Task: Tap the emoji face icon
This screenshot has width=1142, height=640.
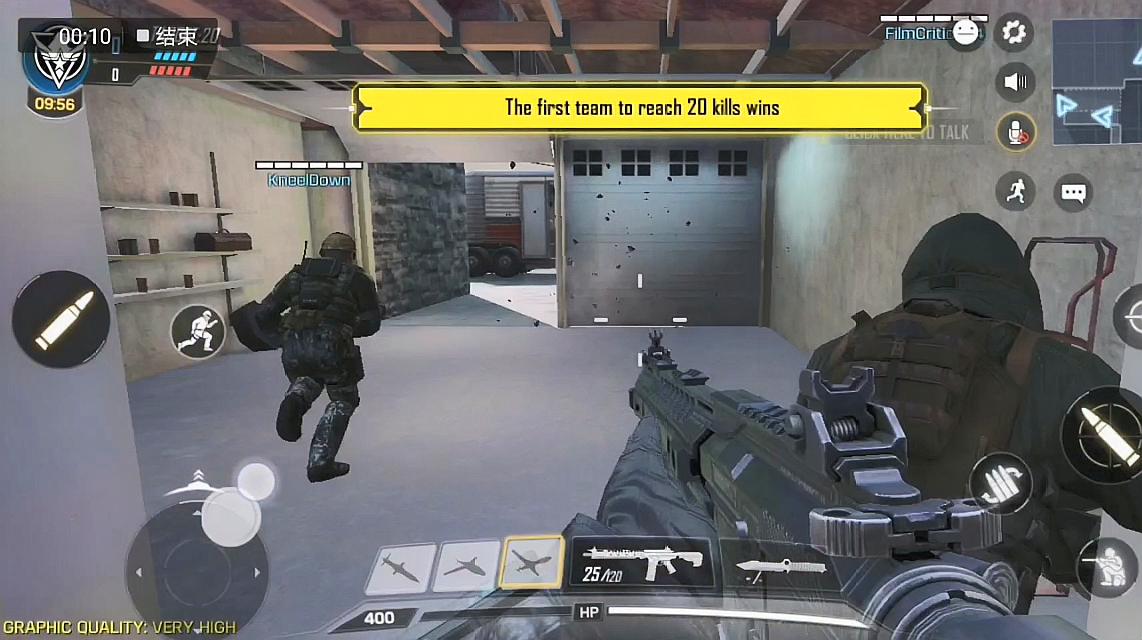Action: coord(965,33)
